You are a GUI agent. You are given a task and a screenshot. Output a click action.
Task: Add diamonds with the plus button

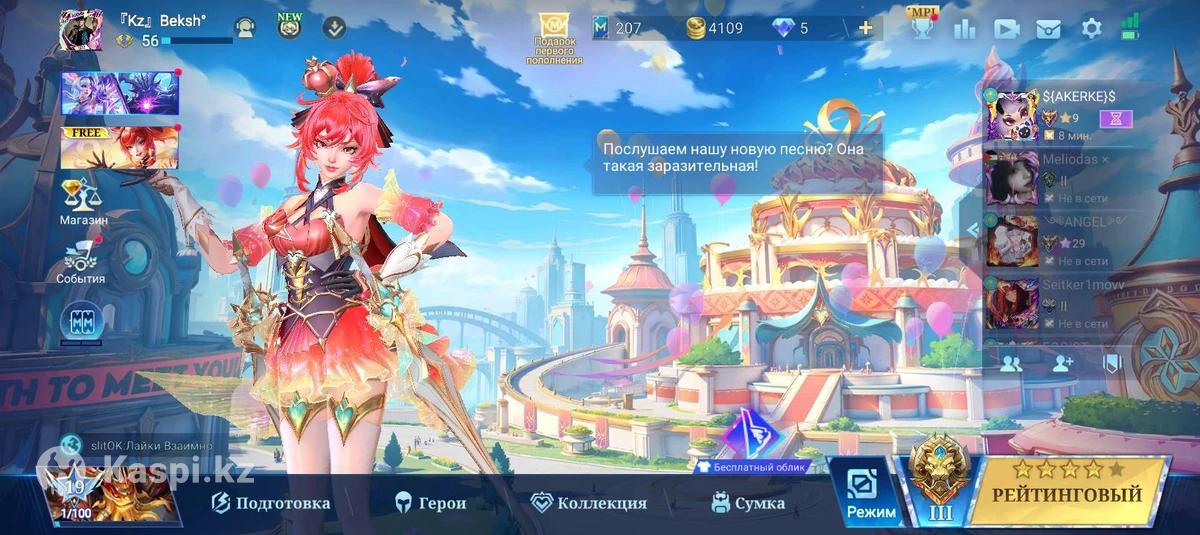click(866, 28)
